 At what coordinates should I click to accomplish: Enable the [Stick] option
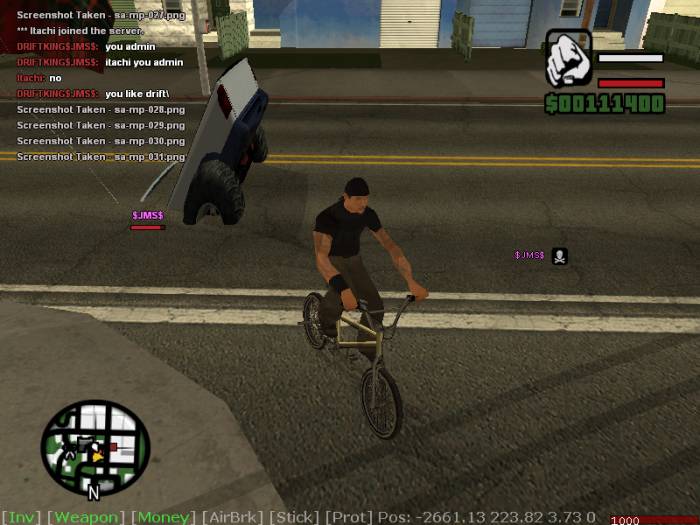296,517
